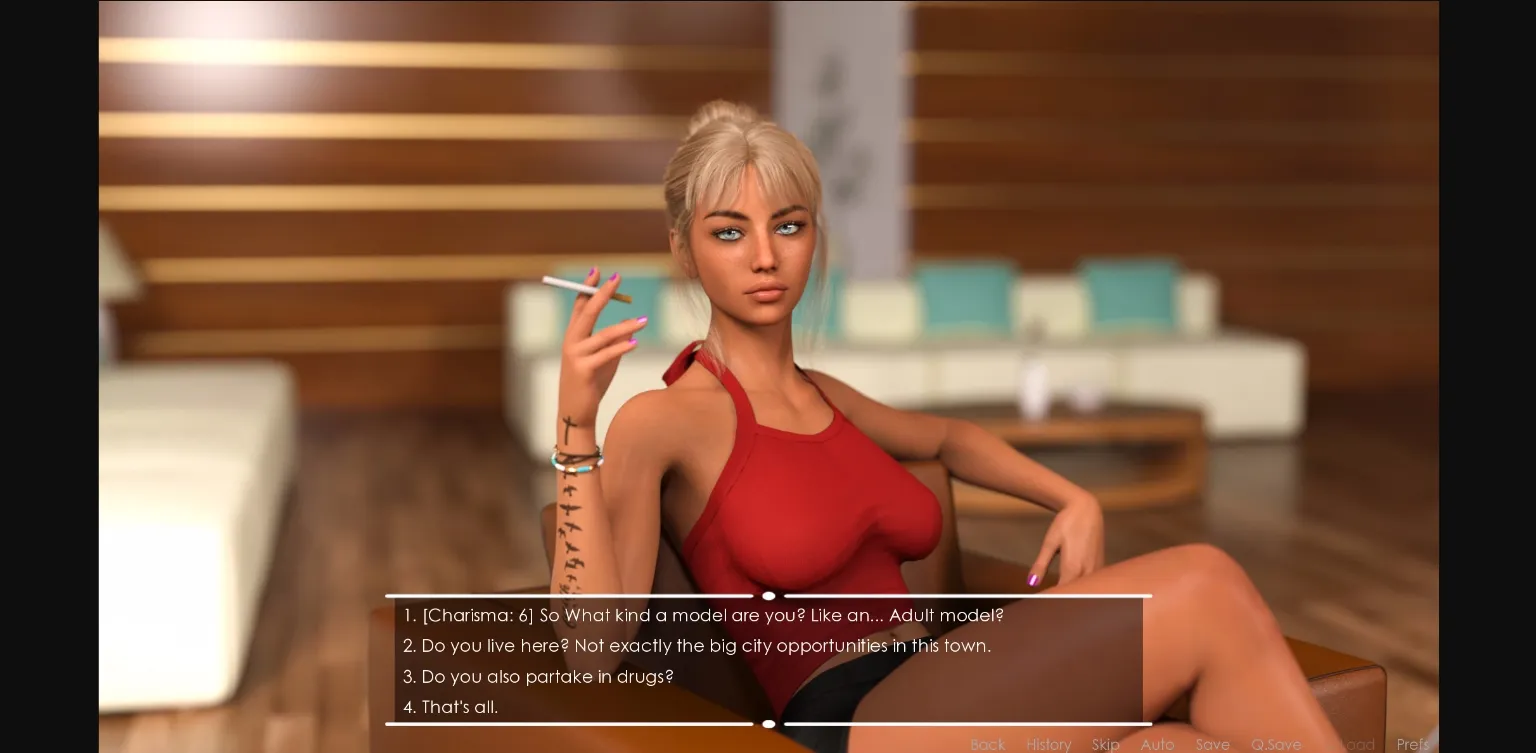Image resolution: width=1536 pixels, height=753 pixels.
Task: Open preferences via the Prefs label
Action: coord(1412,745)
